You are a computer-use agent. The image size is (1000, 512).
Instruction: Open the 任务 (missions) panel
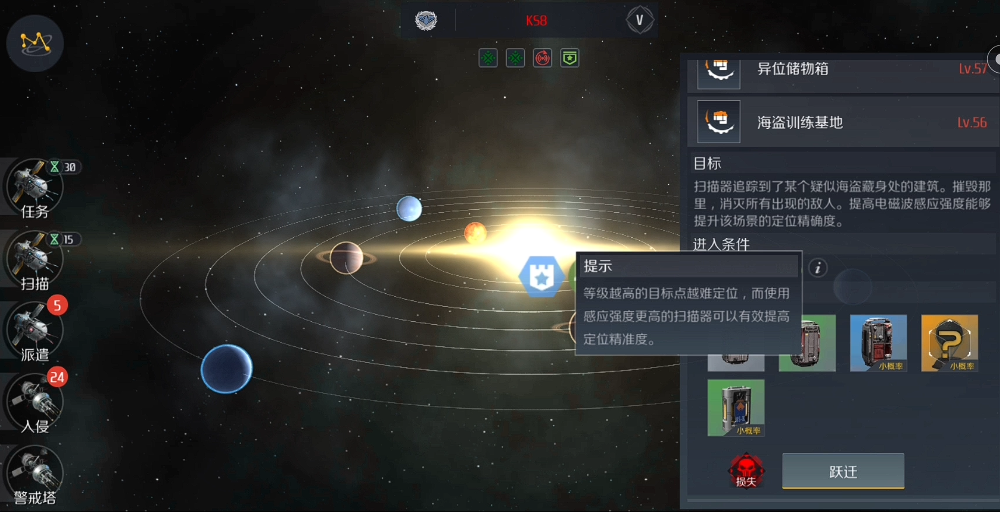[x=34, y=187]
